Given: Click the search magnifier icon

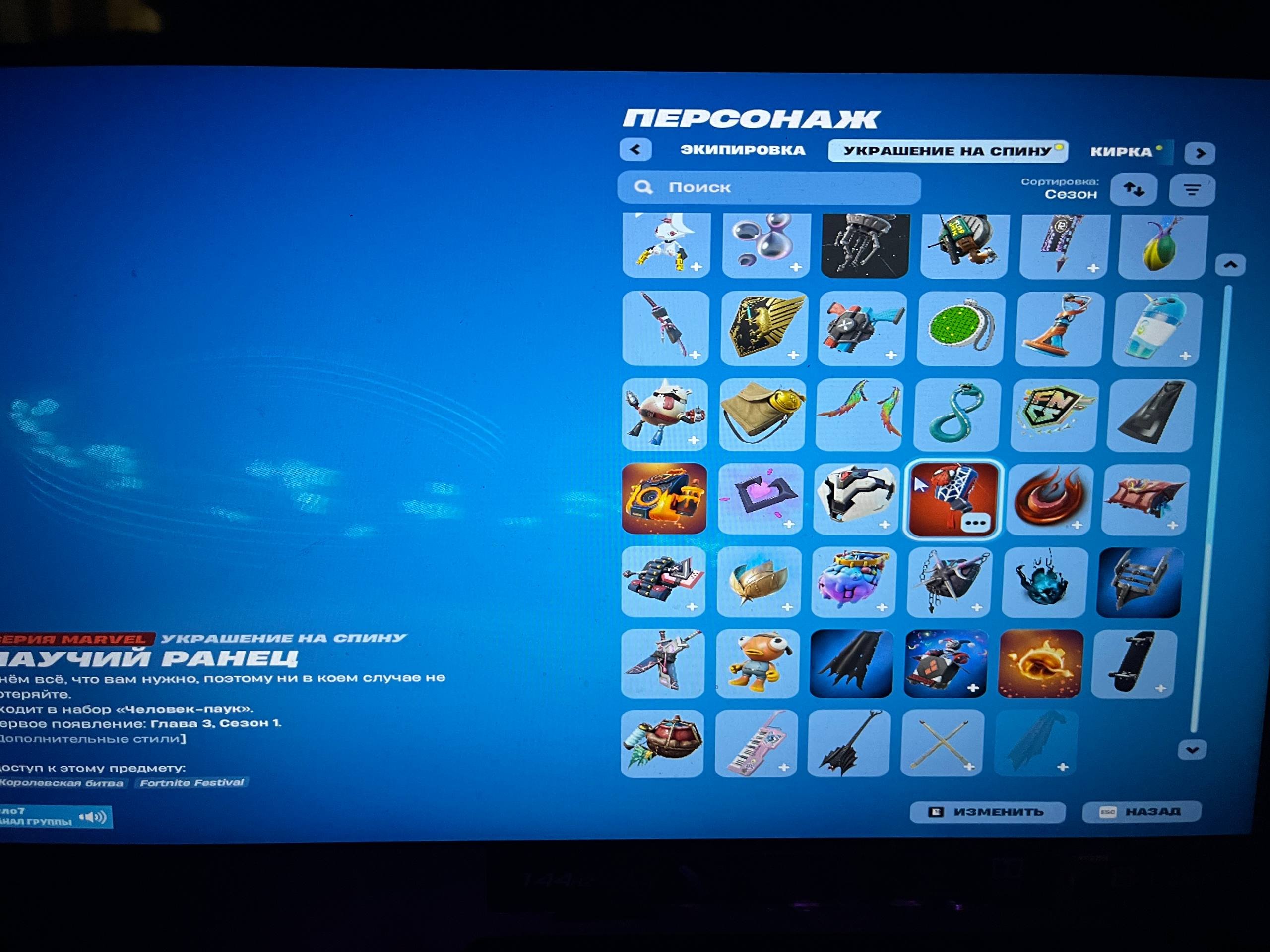Looking at the screenshot, I should [x=643, y=187].
